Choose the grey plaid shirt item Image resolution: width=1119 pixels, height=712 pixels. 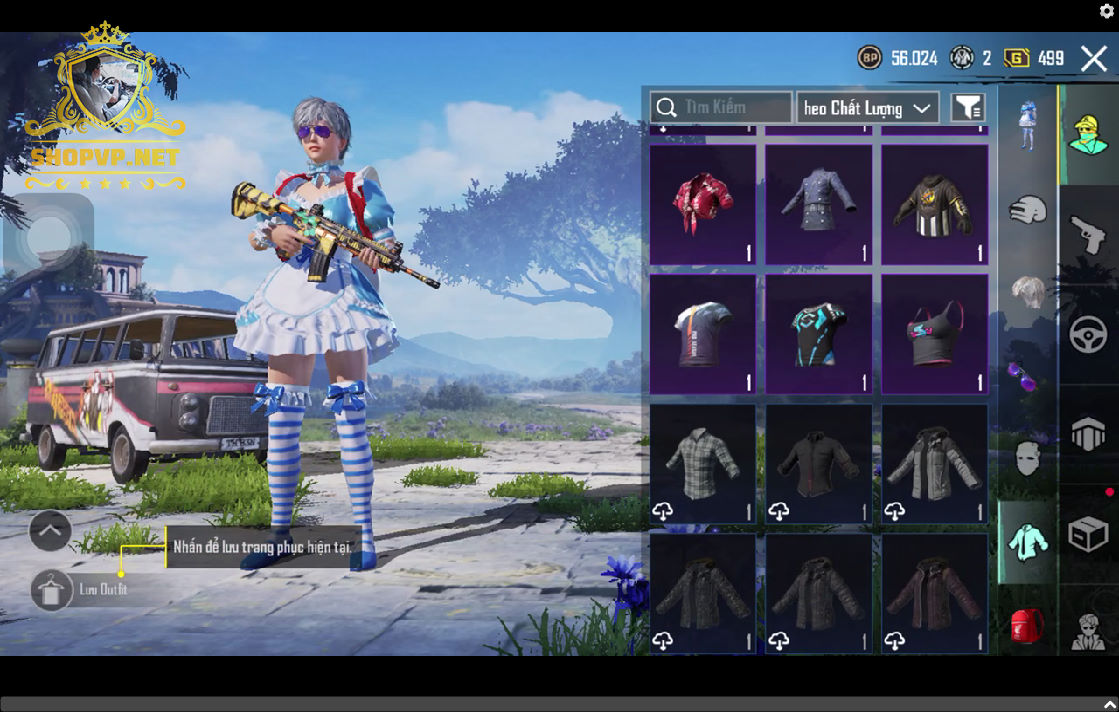point(703,464)
